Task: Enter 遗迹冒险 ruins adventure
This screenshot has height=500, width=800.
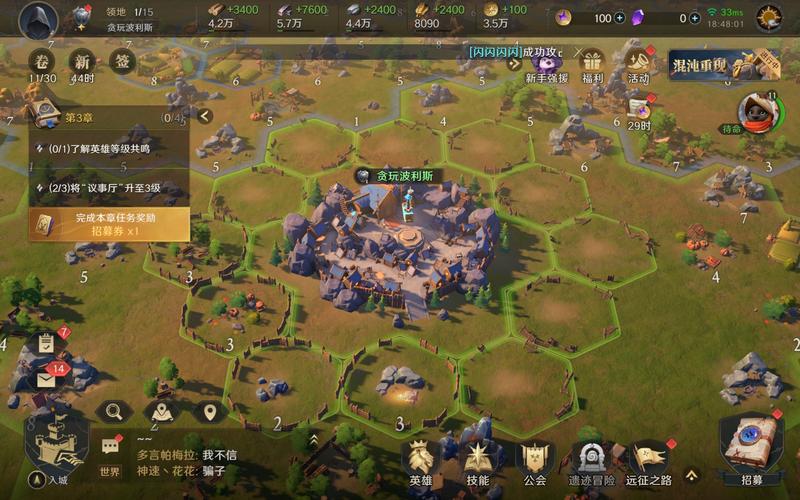Action: pos(592,461)
